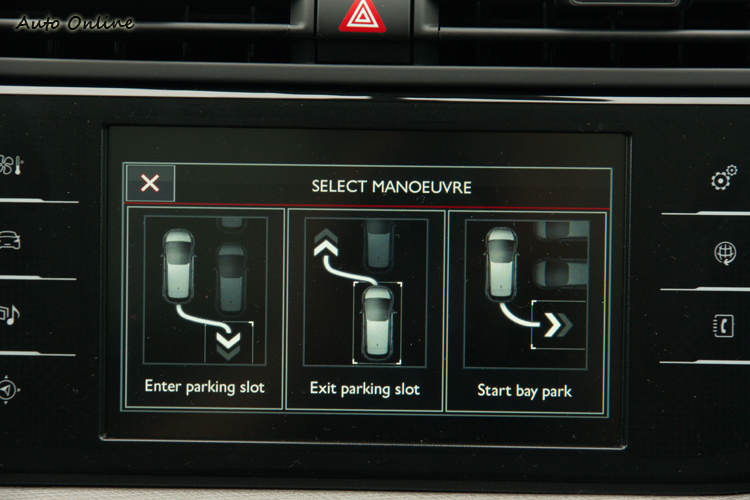The height and width of the screenshot is (500, 750).
Task: Open settings with the gears icon
Action: tap(724, 178)
